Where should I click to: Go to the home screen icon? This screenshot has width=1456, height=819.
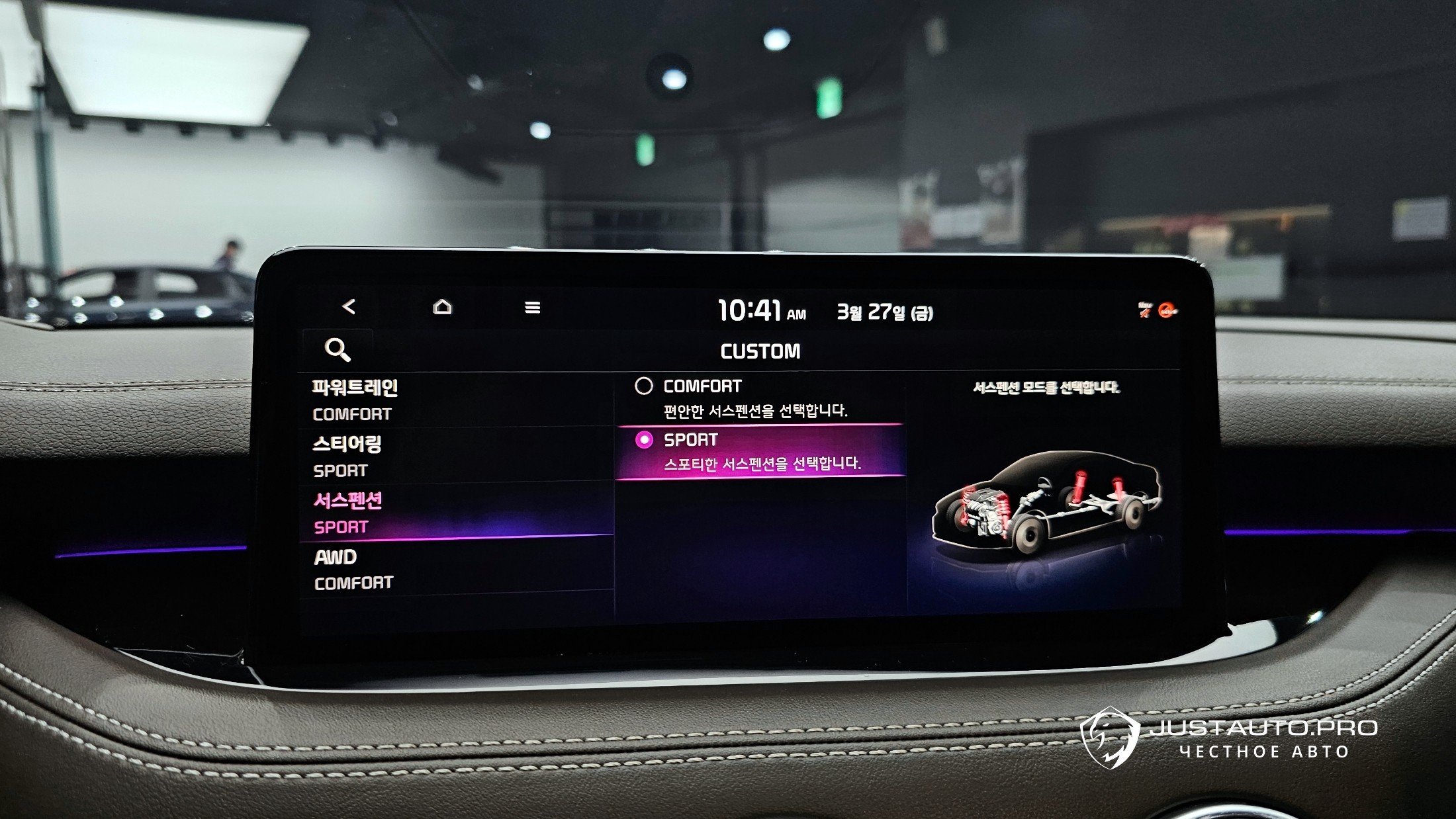coord(442,307)
